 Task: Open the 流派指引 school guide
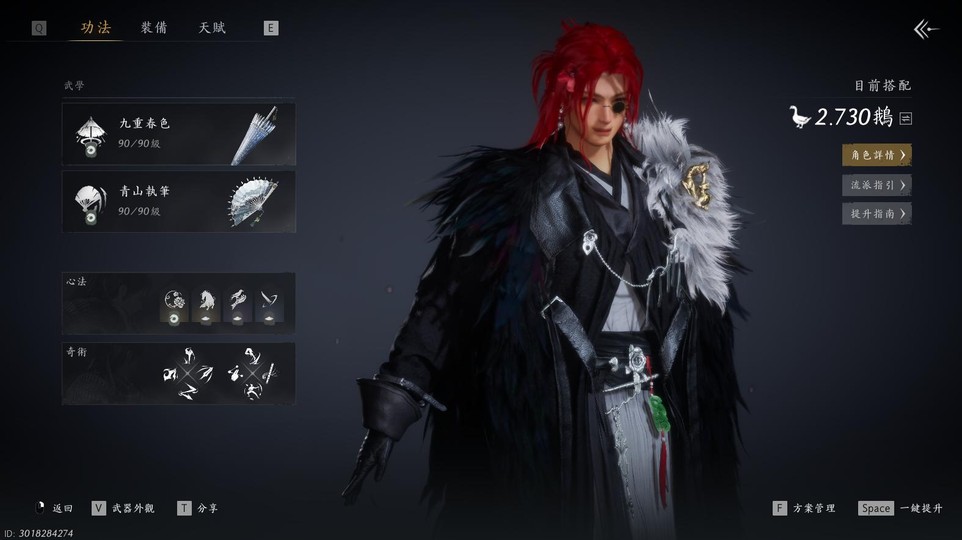876,184
